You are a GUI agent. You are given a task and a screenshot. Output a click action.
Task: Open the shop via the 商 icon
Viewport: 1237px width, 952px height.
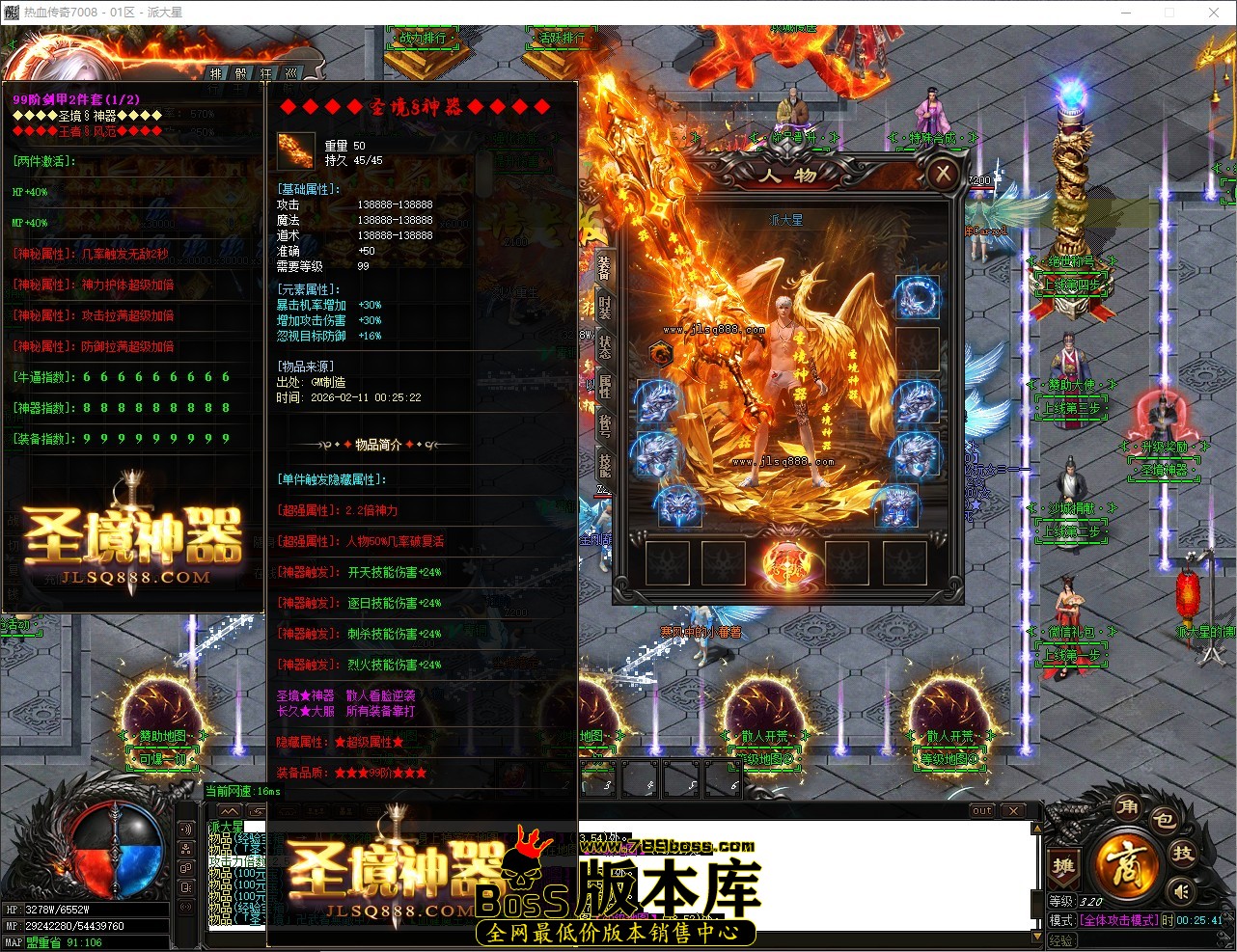[1128, 866]
